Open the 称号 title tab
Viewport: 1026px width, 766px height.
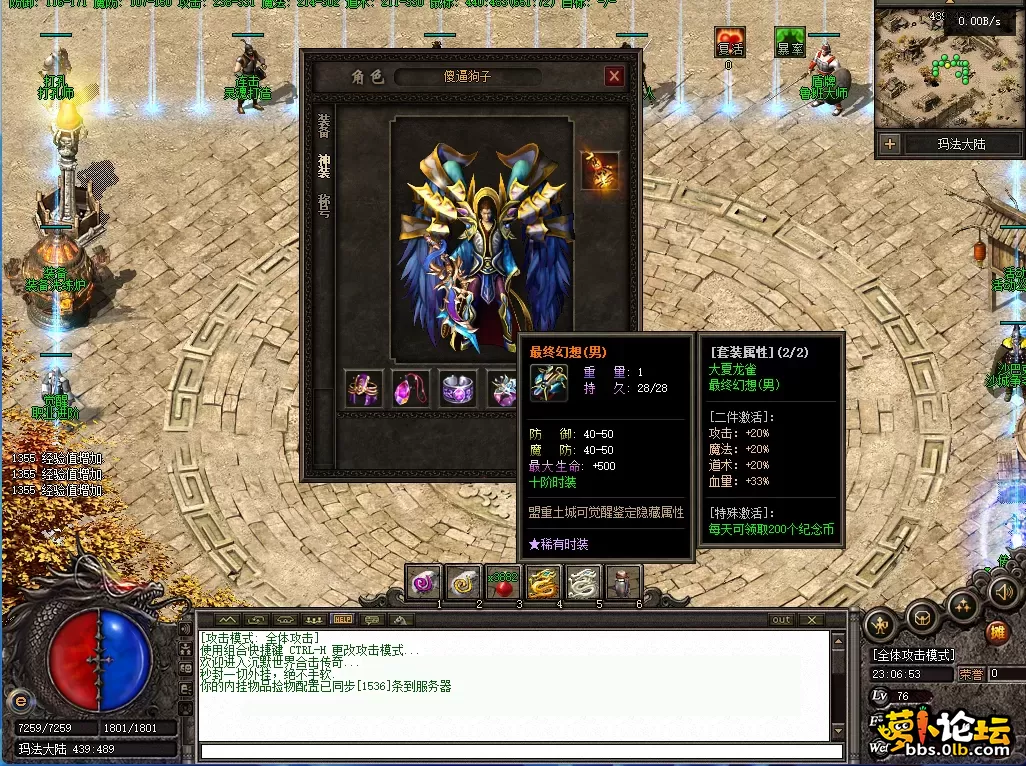click(324, 203)
